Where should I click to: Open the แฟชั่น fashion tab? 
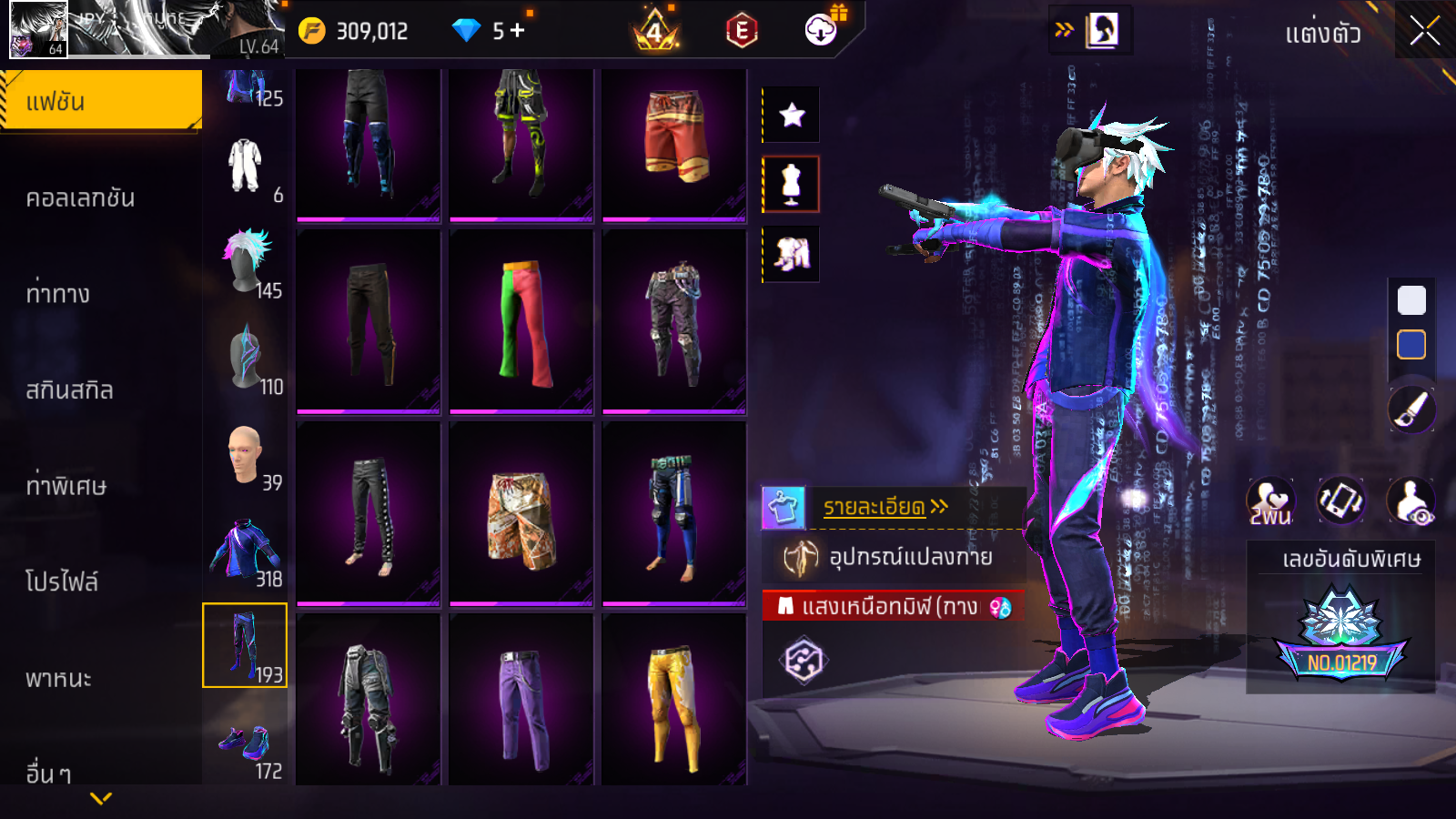pyautogui.click(x=101, y=101)
